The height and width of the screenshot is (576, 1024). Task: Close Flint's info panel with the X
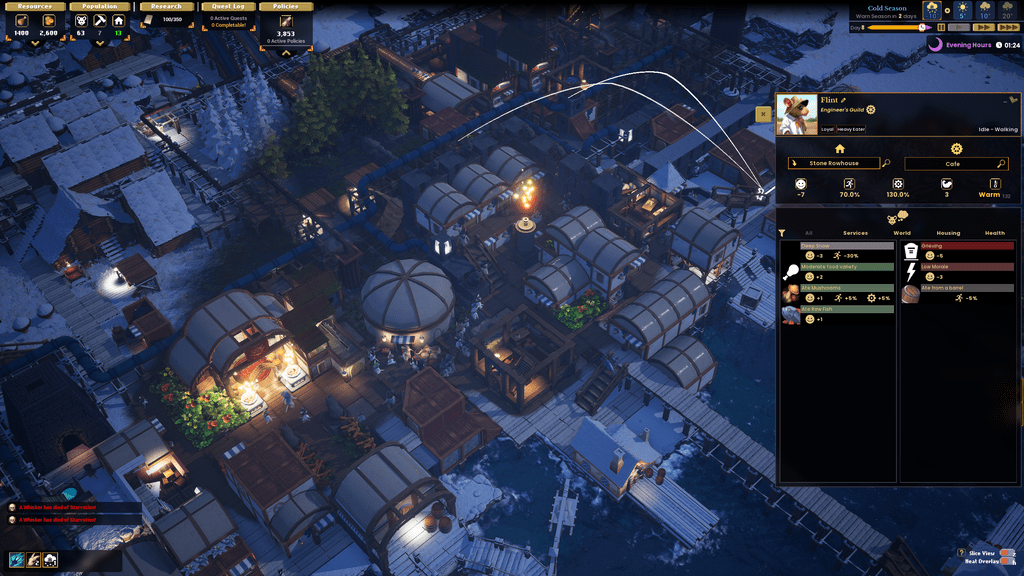(763, 114)
